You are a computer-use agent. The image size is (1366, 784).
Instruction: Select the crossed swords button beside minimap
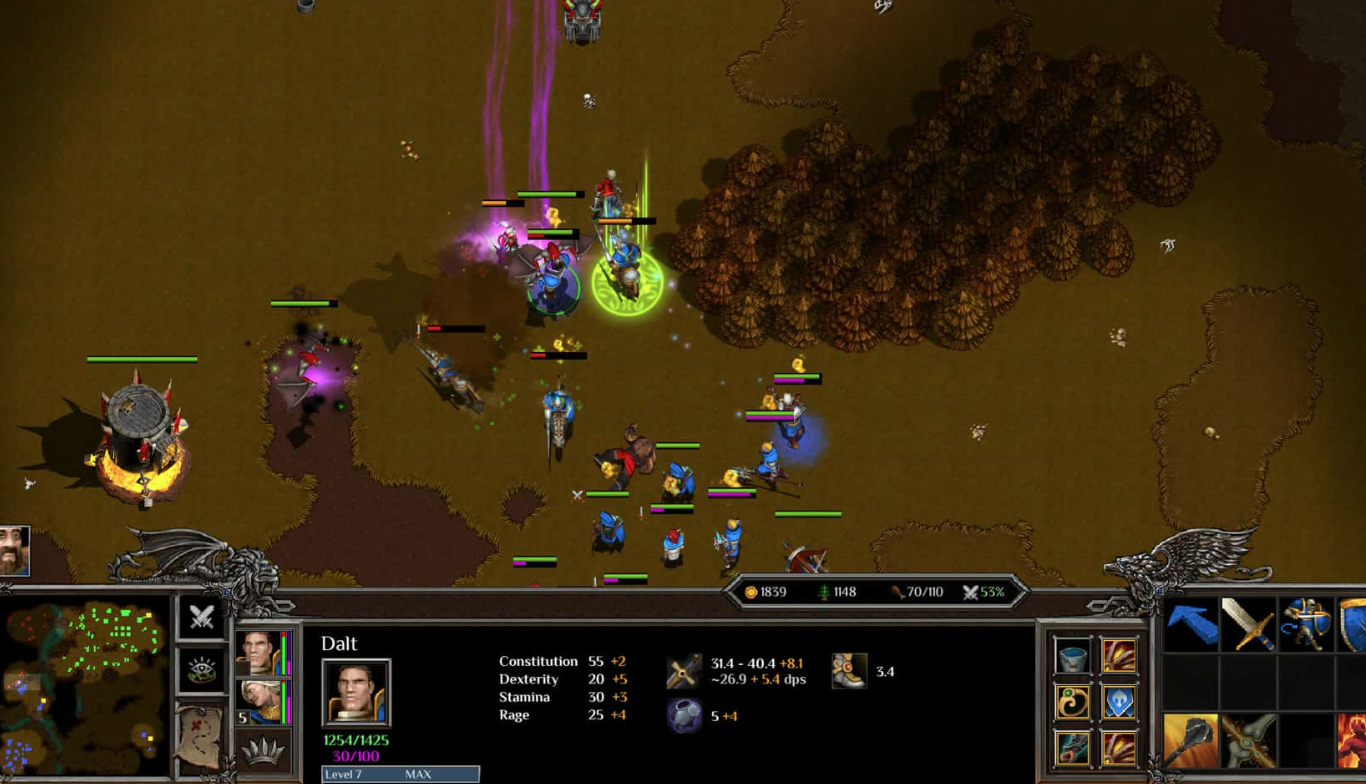(201, 617)
